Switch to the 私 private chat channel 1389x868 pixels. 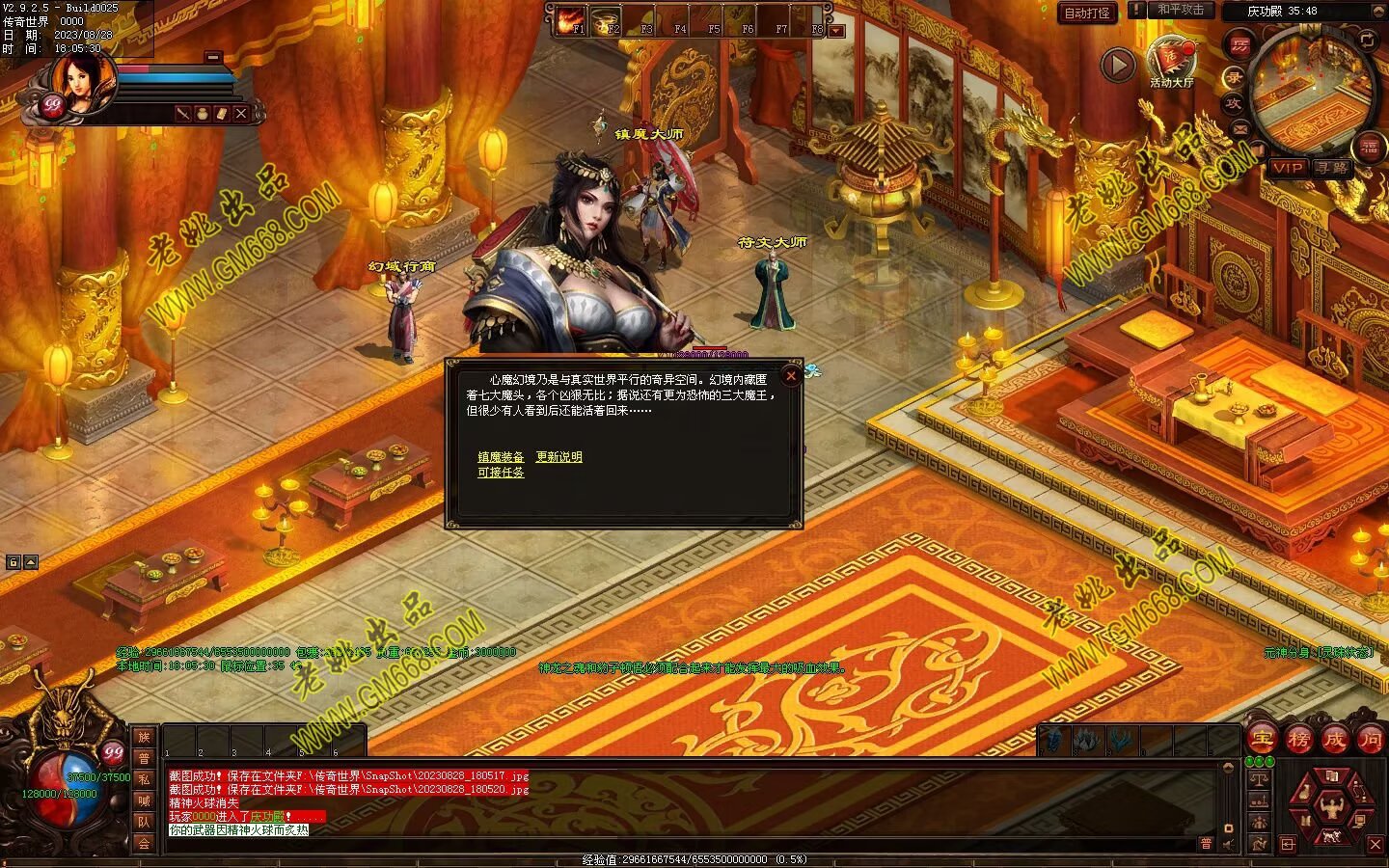(x=144, y=779)
